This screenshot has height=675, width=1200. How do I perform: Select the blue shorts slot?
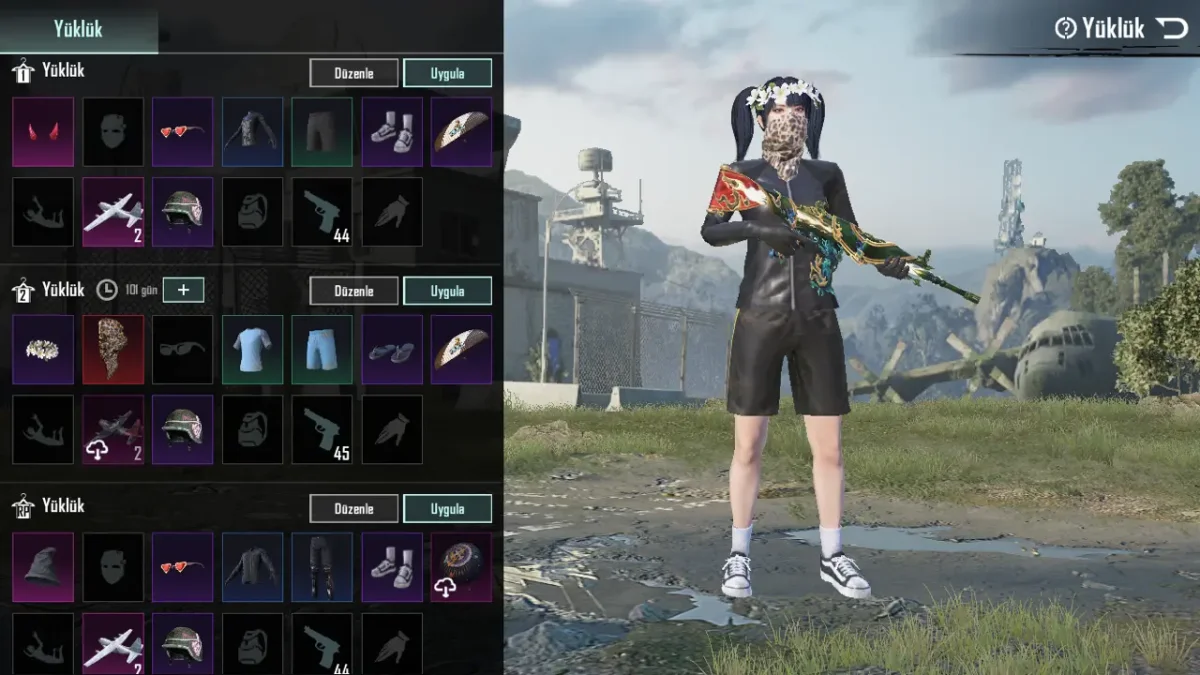[x=322, y=350]
